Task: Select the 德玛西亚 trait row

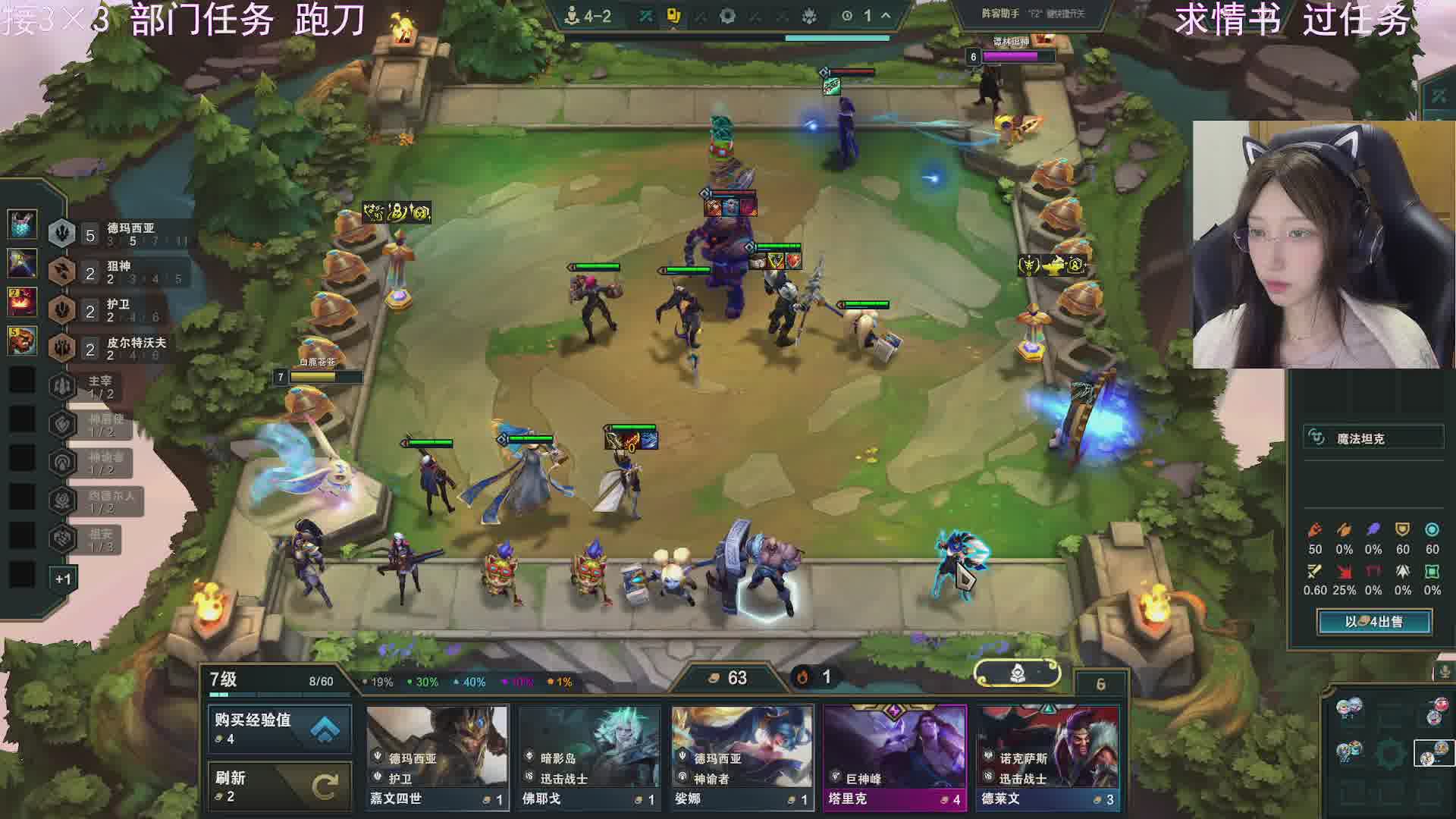Action: [x=118, y=234]
